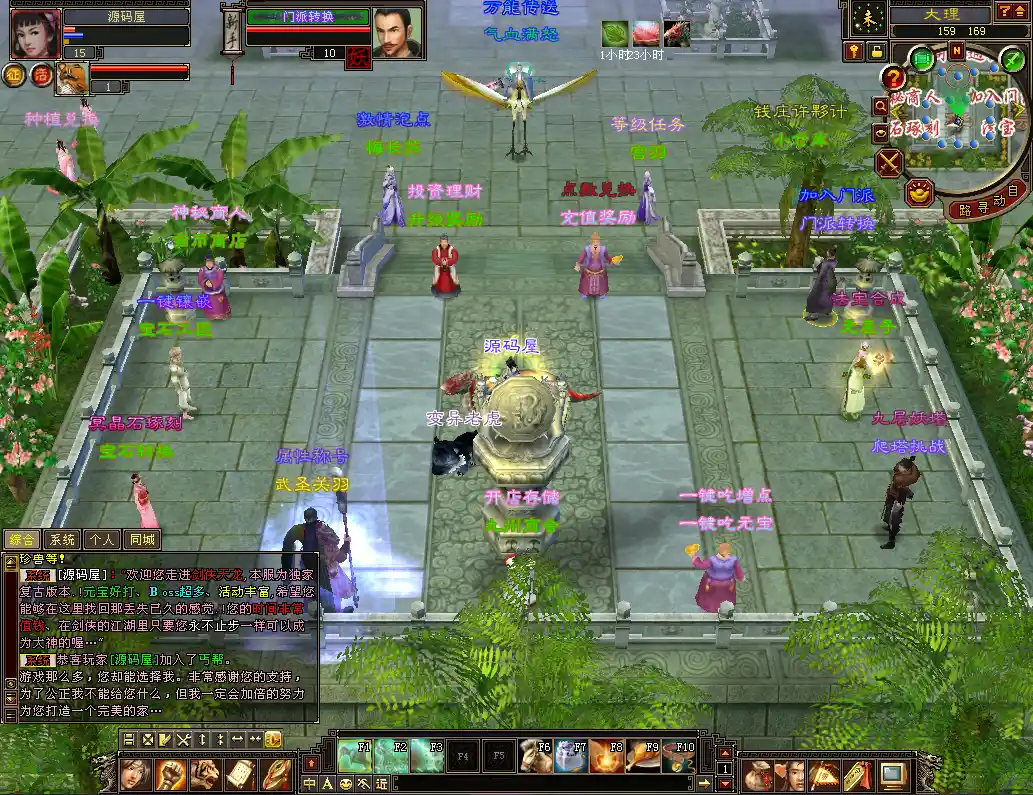
Task: Activate the F1 skill slot
Action: click(x=354, y=755)
